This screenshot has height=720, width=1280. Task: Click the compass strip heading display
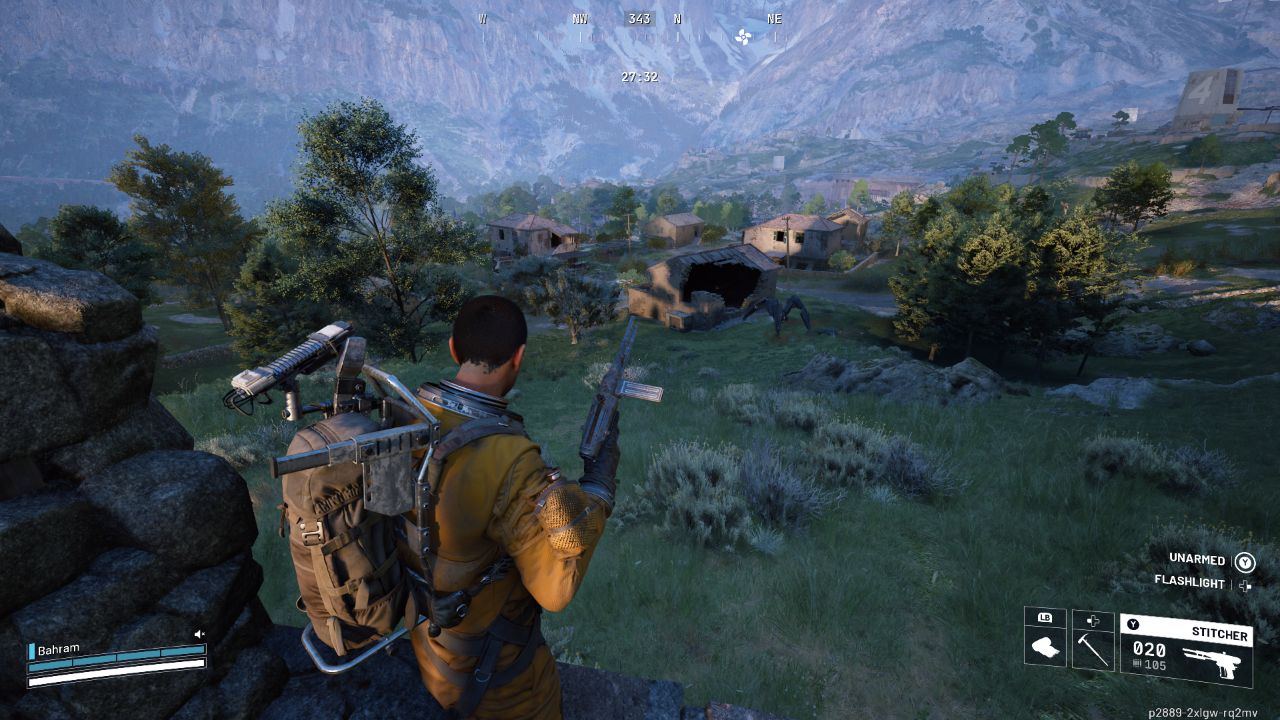click(x=639, y=19)
